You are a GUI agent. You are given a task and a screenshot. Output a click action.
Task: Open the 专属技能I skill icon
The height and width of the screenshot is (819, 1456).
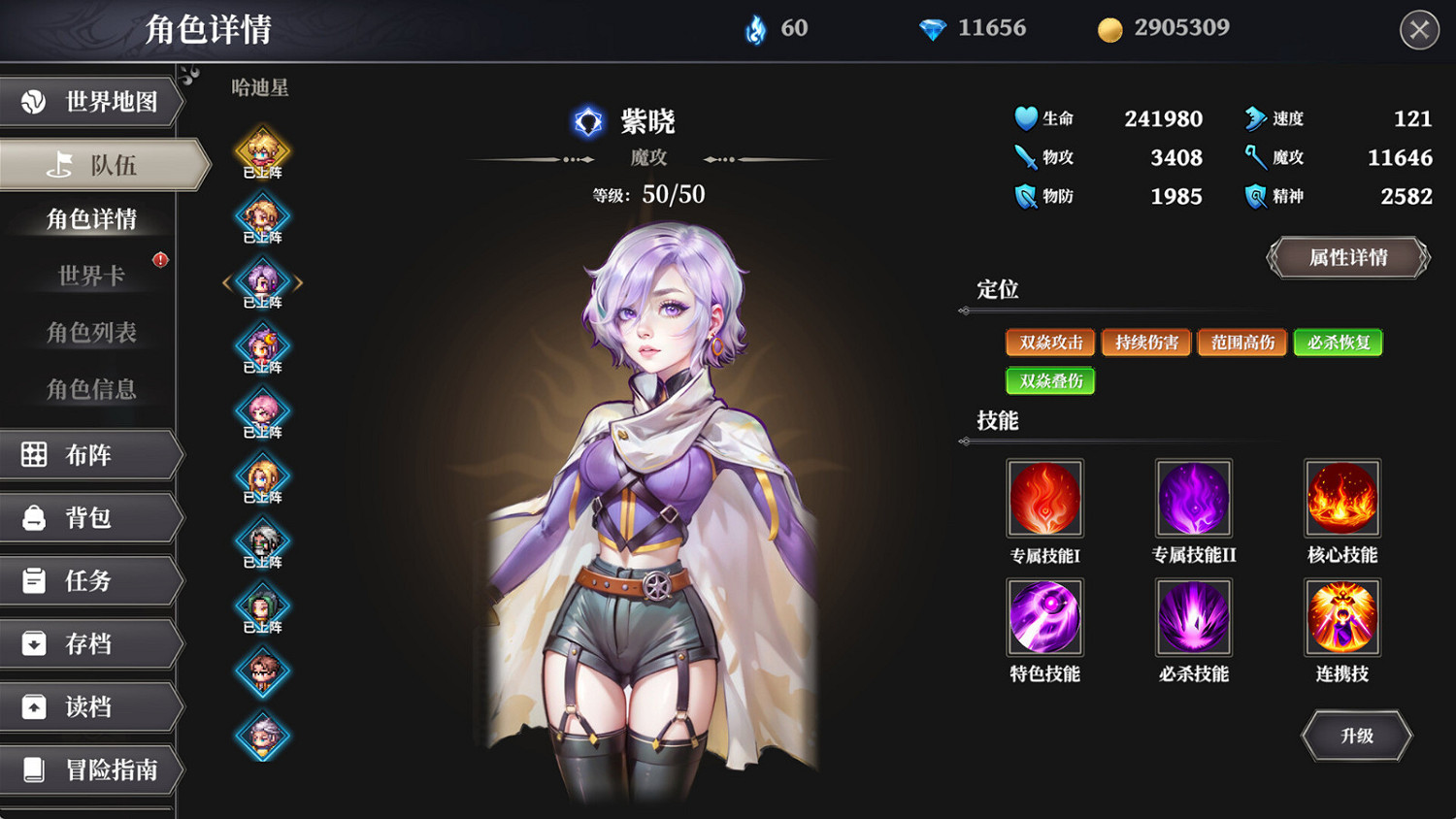coord(1045,498)
